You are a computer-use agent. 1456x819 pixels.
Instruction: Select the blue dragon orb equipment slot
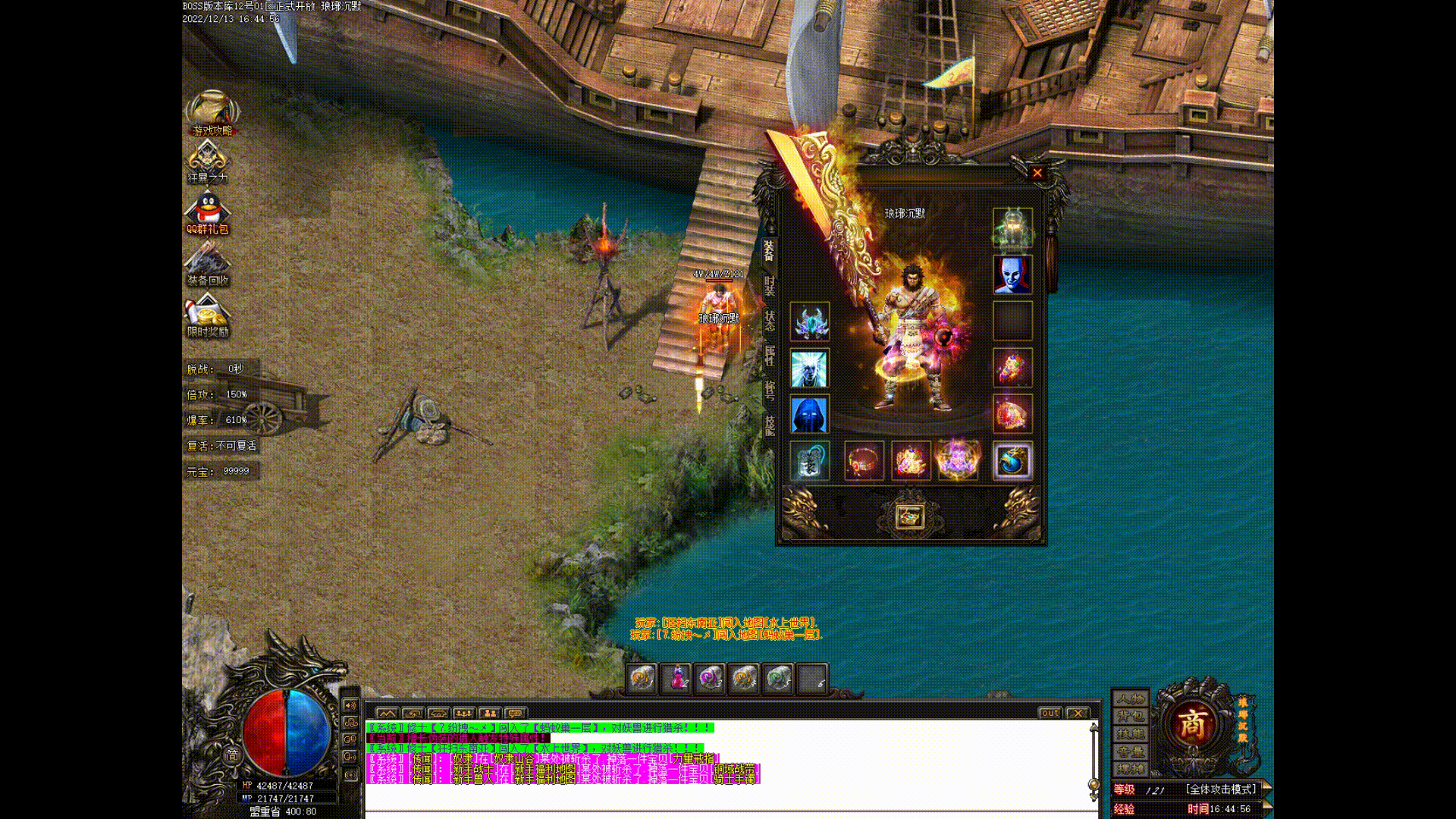click(1012, 461)
